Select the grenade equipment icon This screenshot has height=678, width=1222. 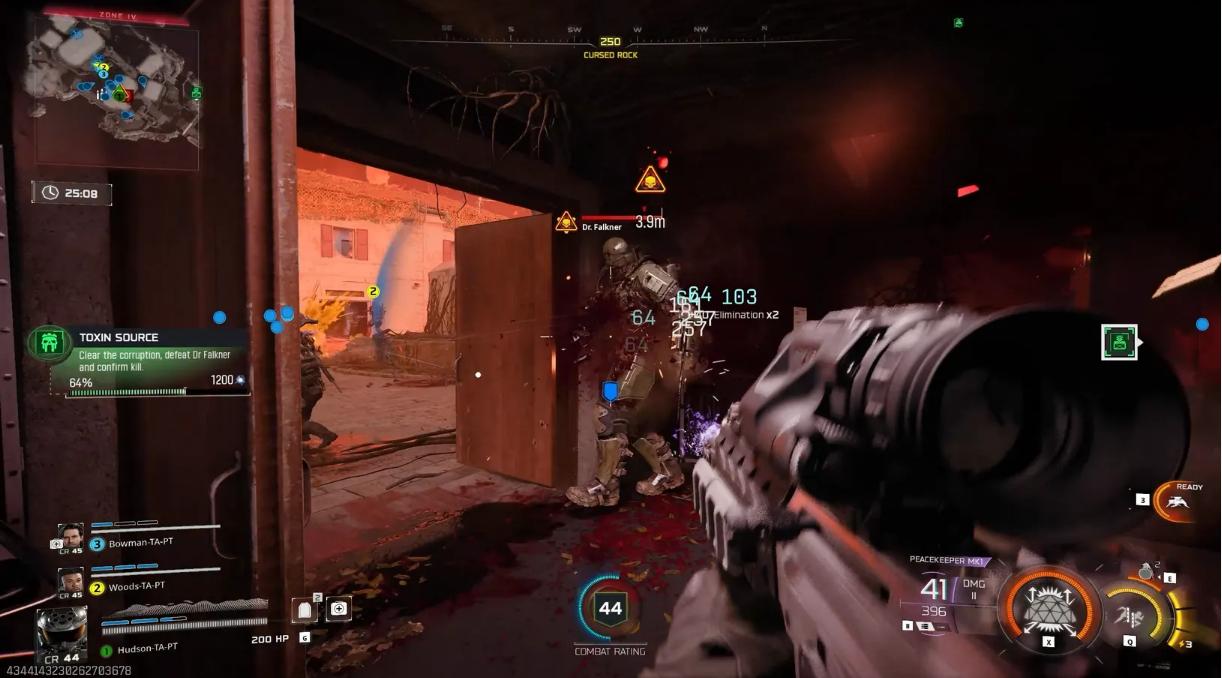tap(1147, 572)
